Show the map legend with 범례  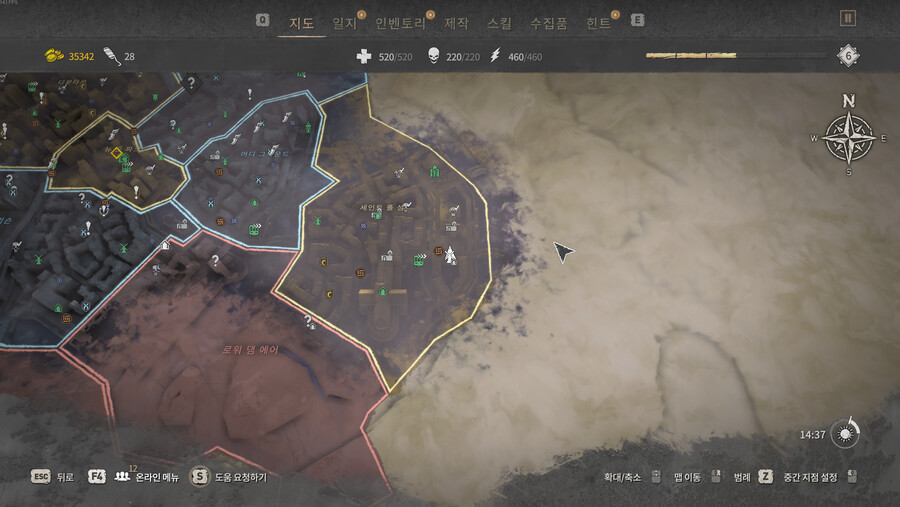point(741,477)
